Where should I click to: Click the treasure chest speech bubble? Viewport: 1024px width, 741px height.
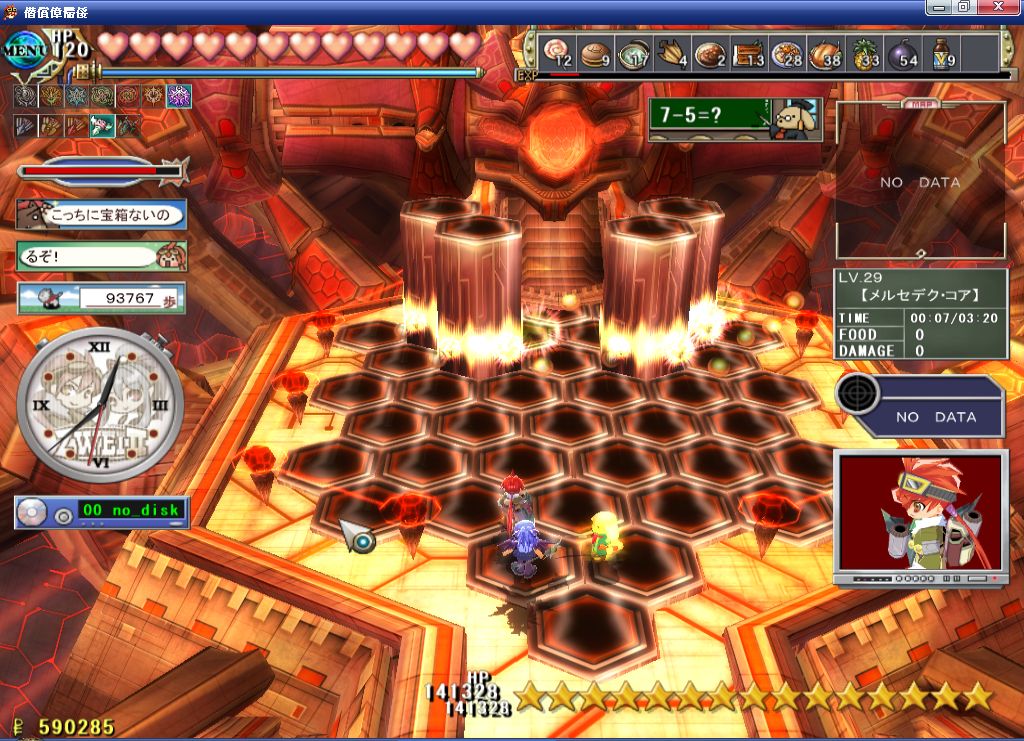click(x=101, y=214)
